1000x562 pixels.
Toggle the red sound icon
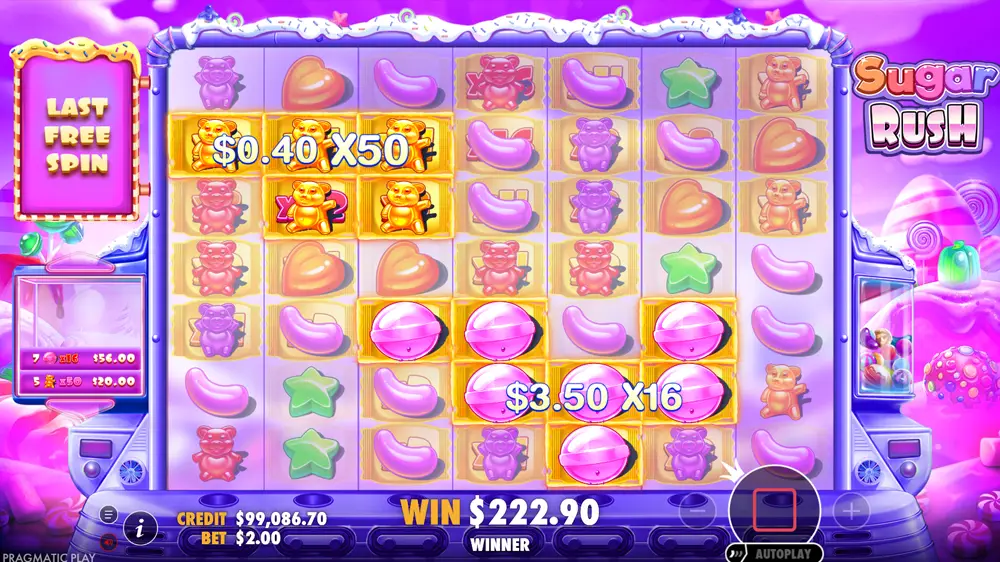coord(108,539)
